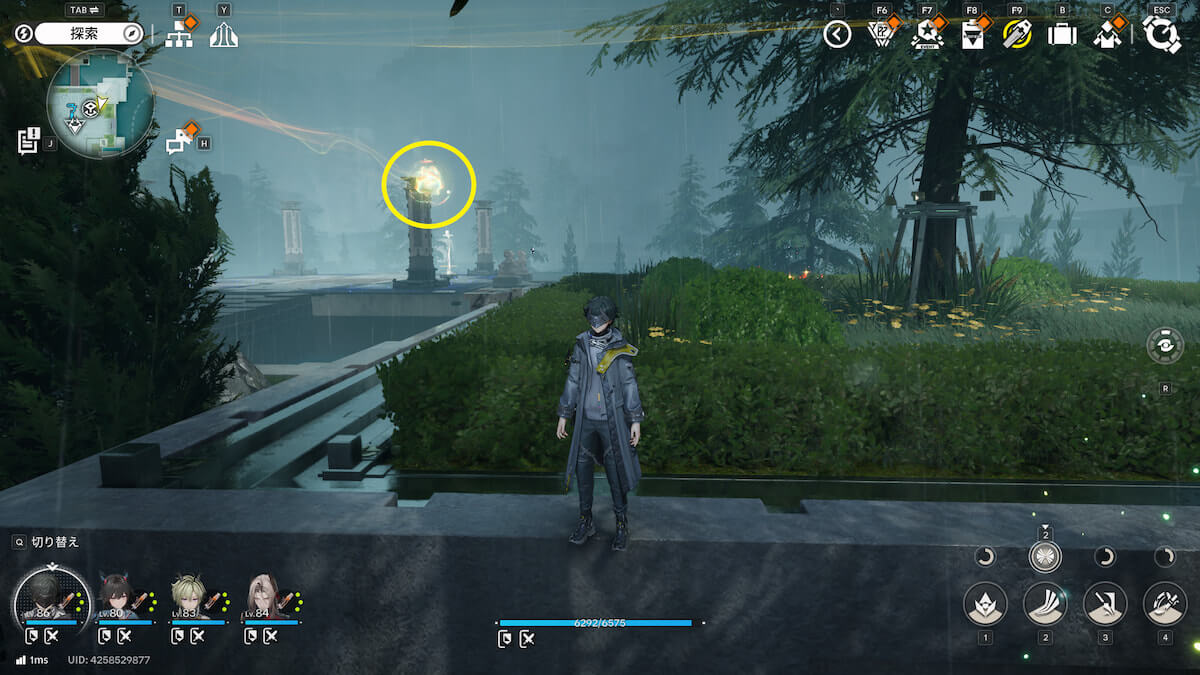Open the character operator menu icon

click(x=1105, y=35)
